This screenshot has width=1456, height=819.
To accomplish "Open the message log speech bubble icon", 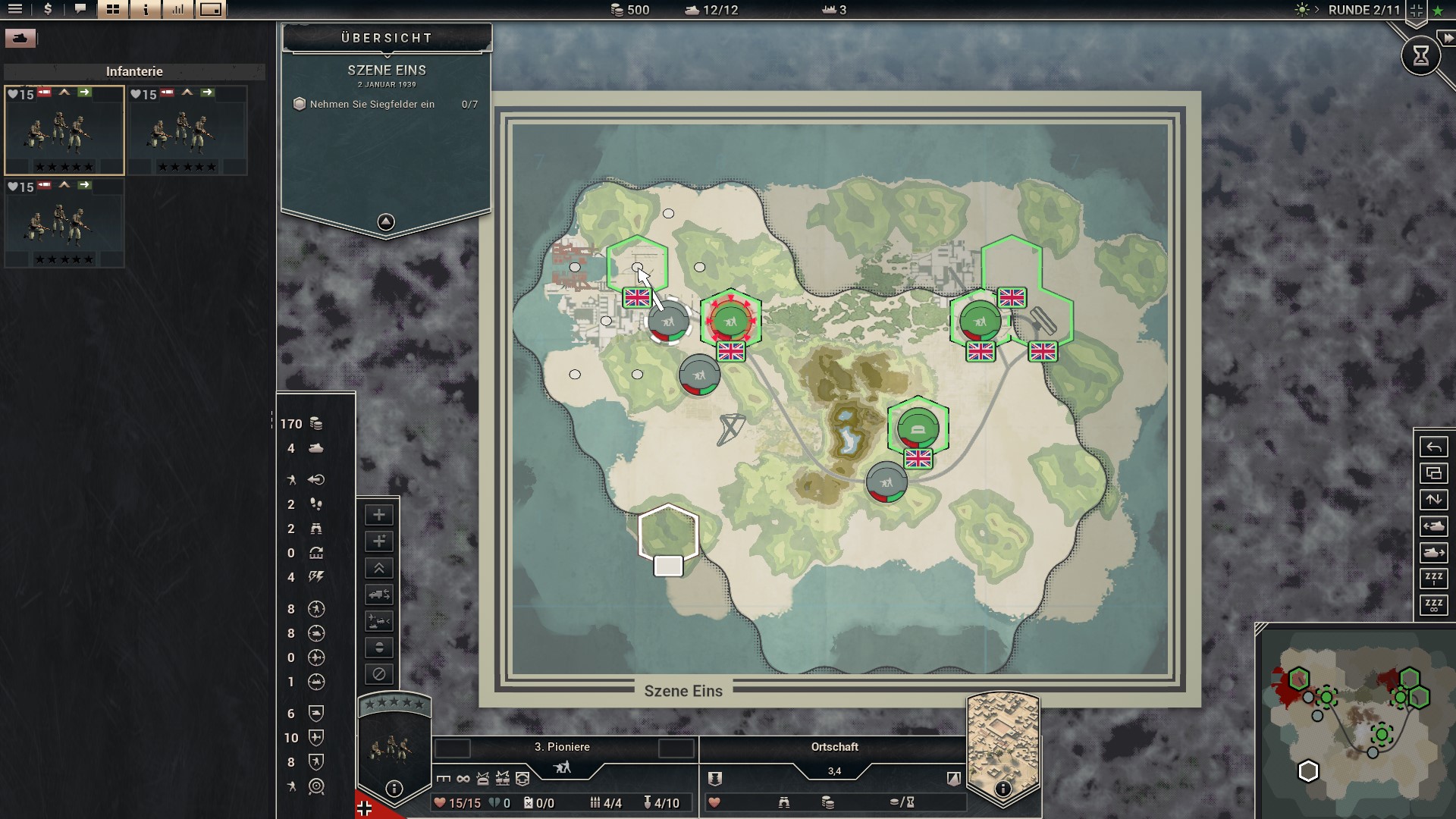I will pyautogui.click(x=81, y=11).
